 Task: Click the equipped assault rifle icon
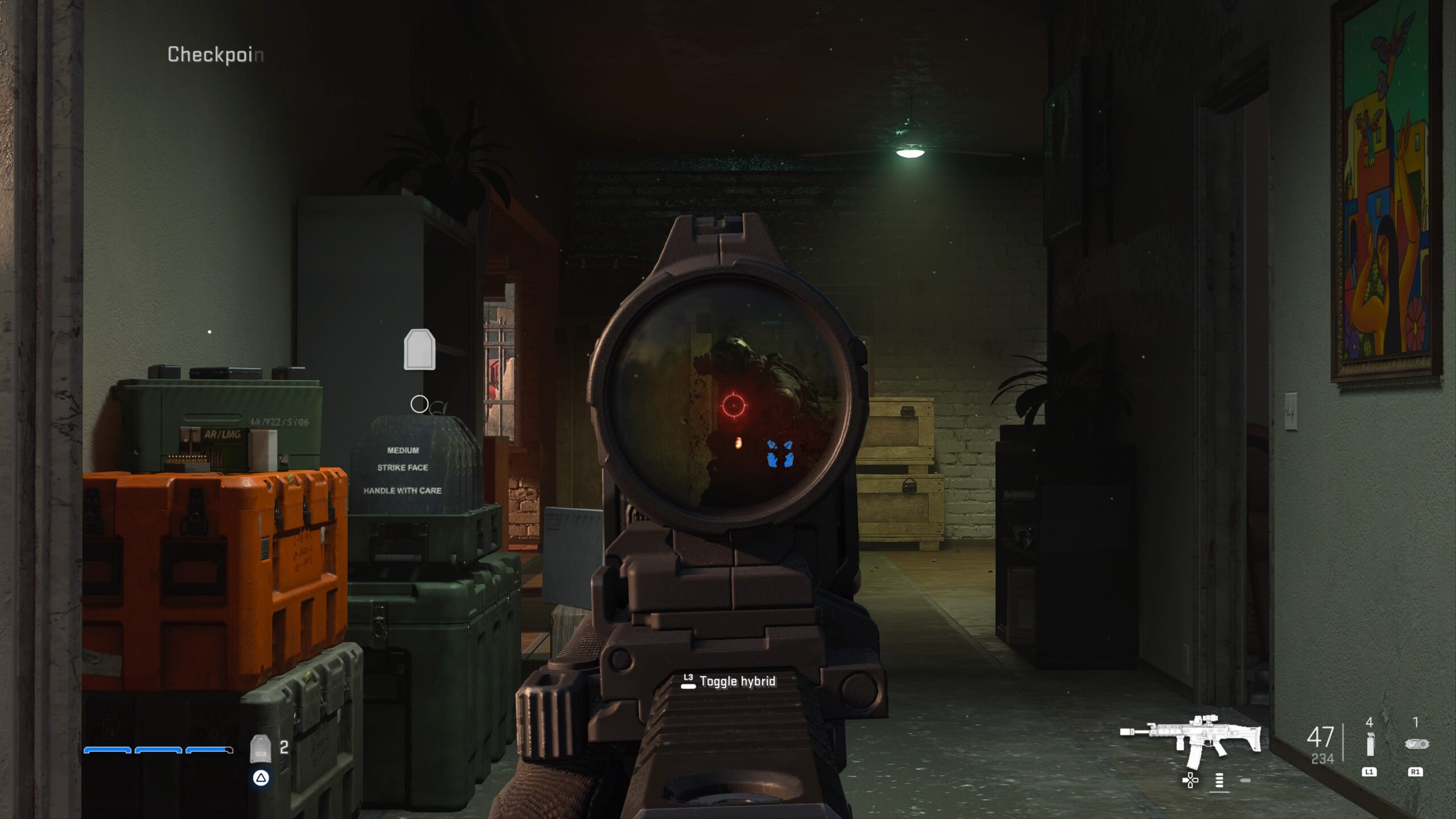click(1191, 740)
